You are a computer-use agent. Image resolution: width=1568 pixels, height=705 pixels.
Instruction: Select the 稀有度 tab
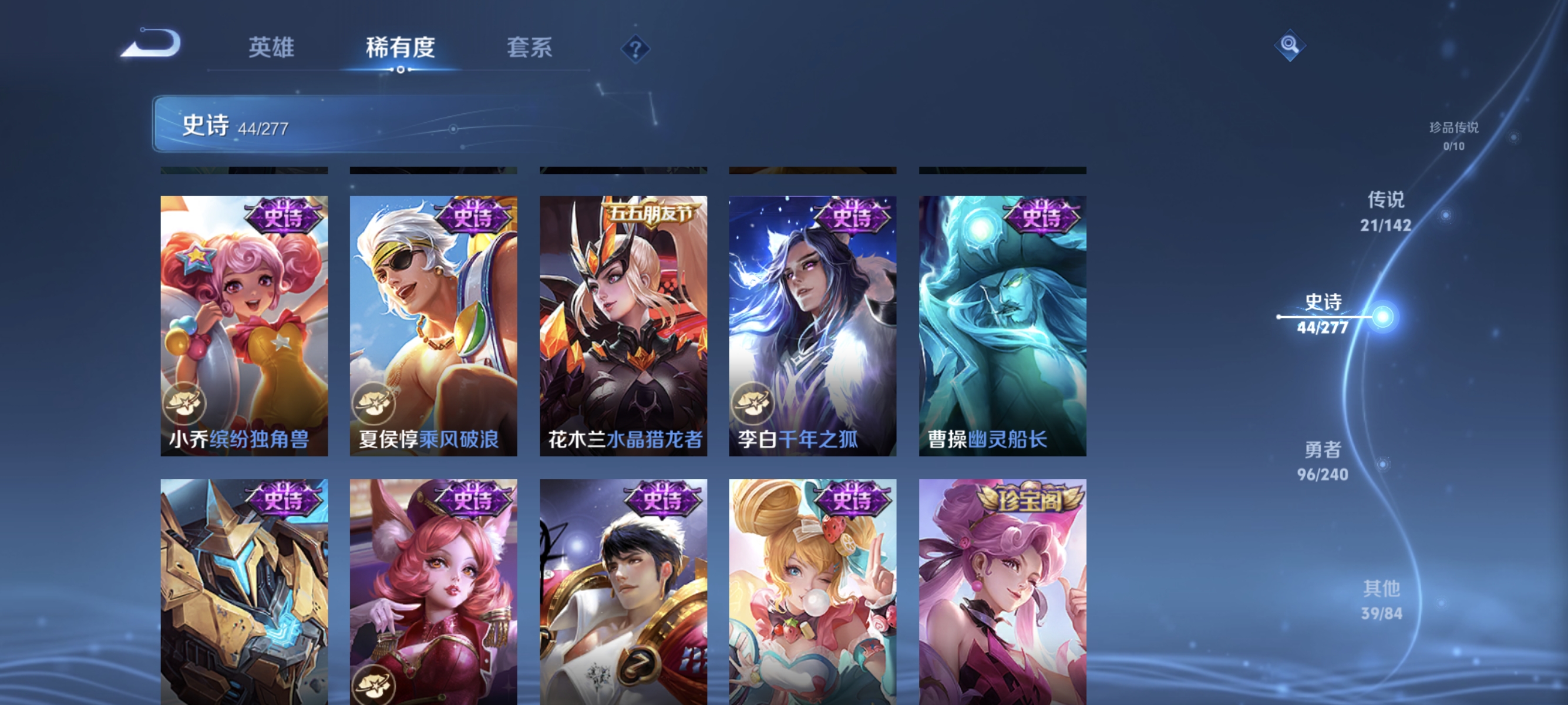pos(401,49)
